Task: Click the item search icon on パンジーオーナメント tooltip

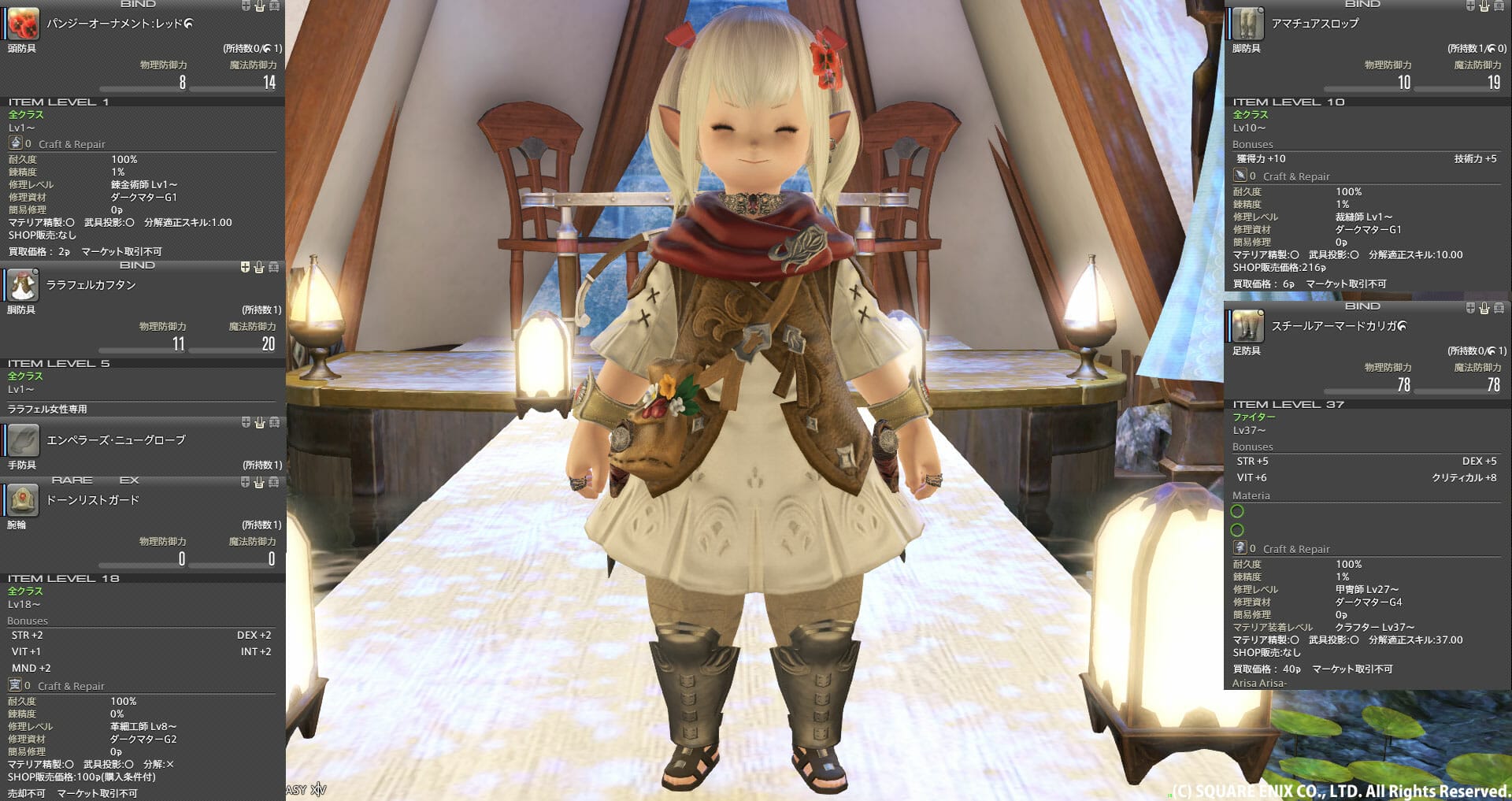Action: pos(272,6)
